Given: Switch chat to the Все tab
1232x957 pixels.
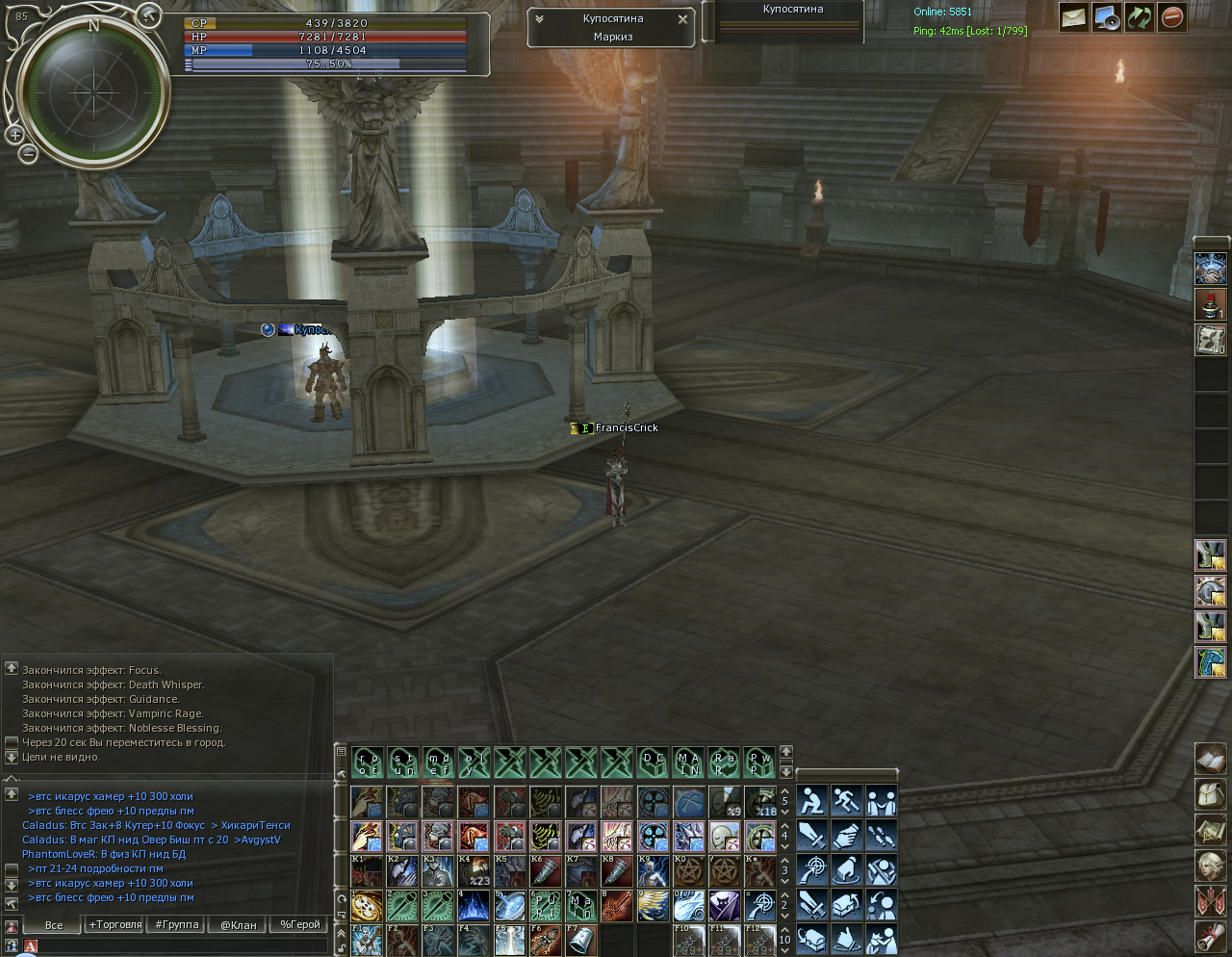Looking at the screenshot, I should pyautogui.click(x=54, y=925).
